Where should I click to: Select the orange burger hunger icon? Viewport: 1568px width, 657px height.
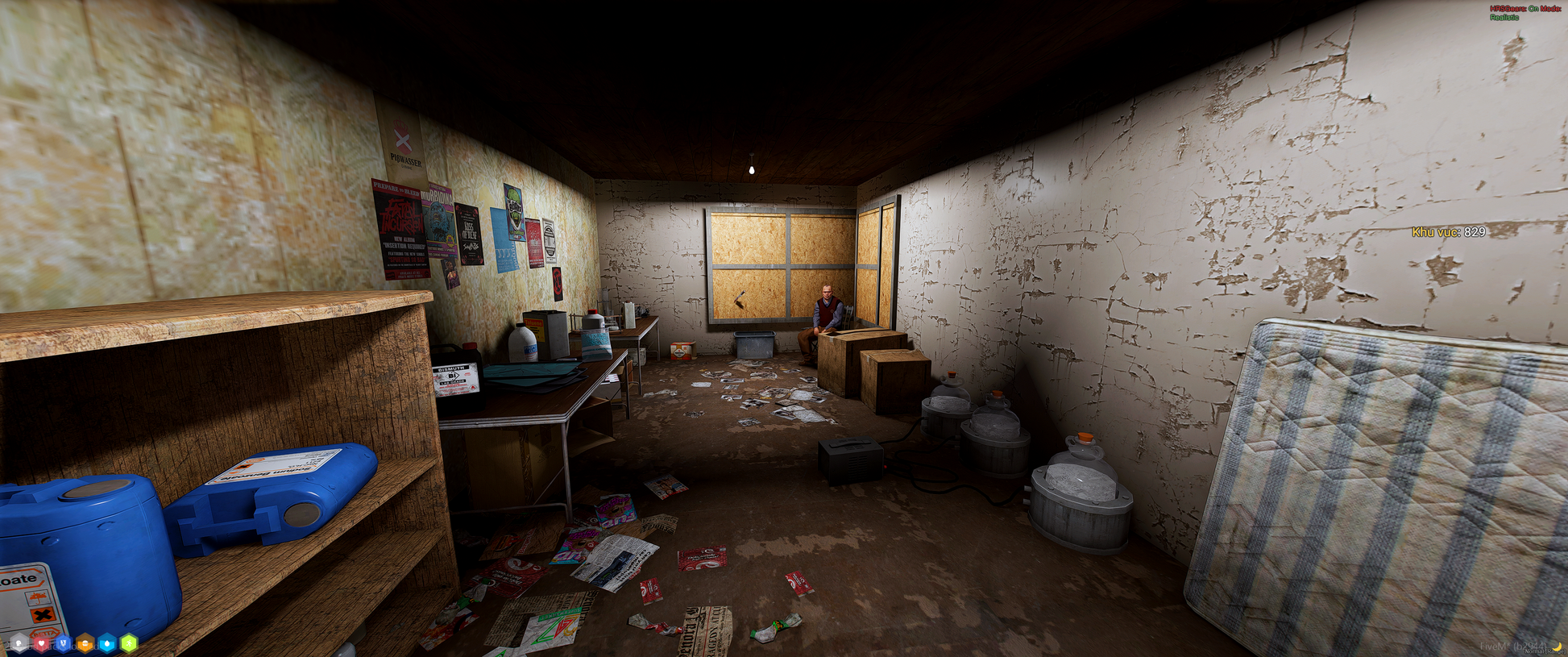[x=85, y=643]
